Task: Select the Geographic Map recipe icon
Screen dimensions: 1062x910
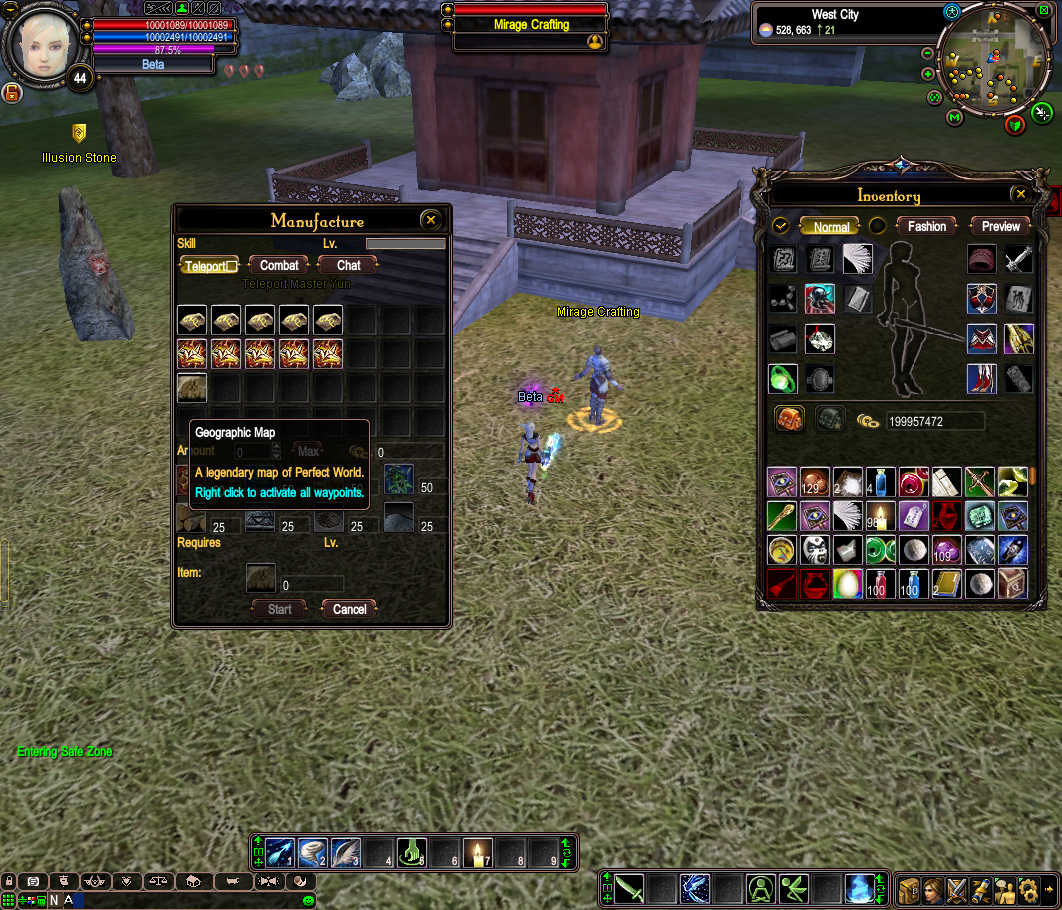Action: (x=192, y=388)
